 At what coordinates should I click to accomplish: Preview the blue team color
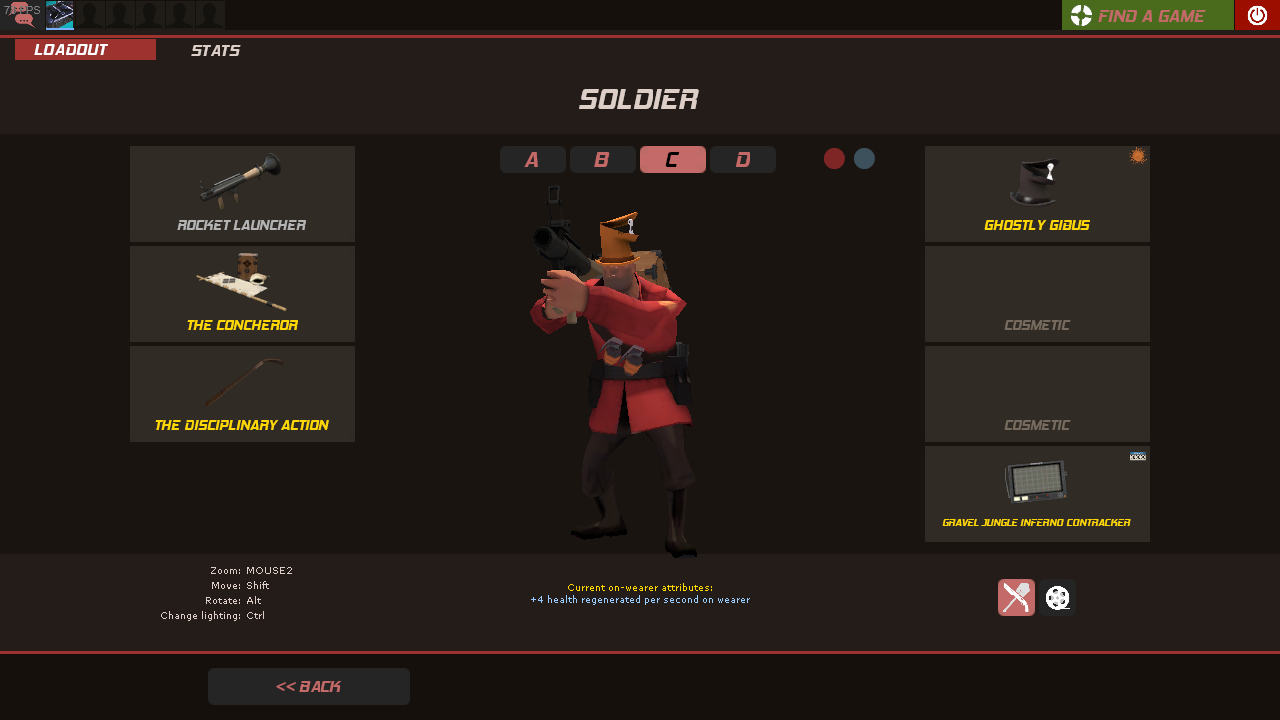point(864,159)
